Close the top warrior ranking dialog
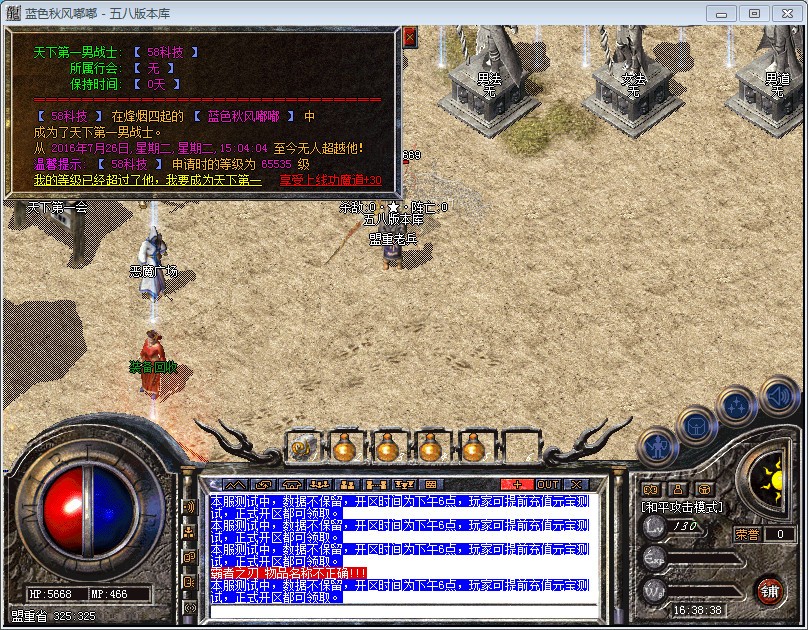The width and height of the screenshot is (808, 630). pyautogui.click(x=409, y=37)
